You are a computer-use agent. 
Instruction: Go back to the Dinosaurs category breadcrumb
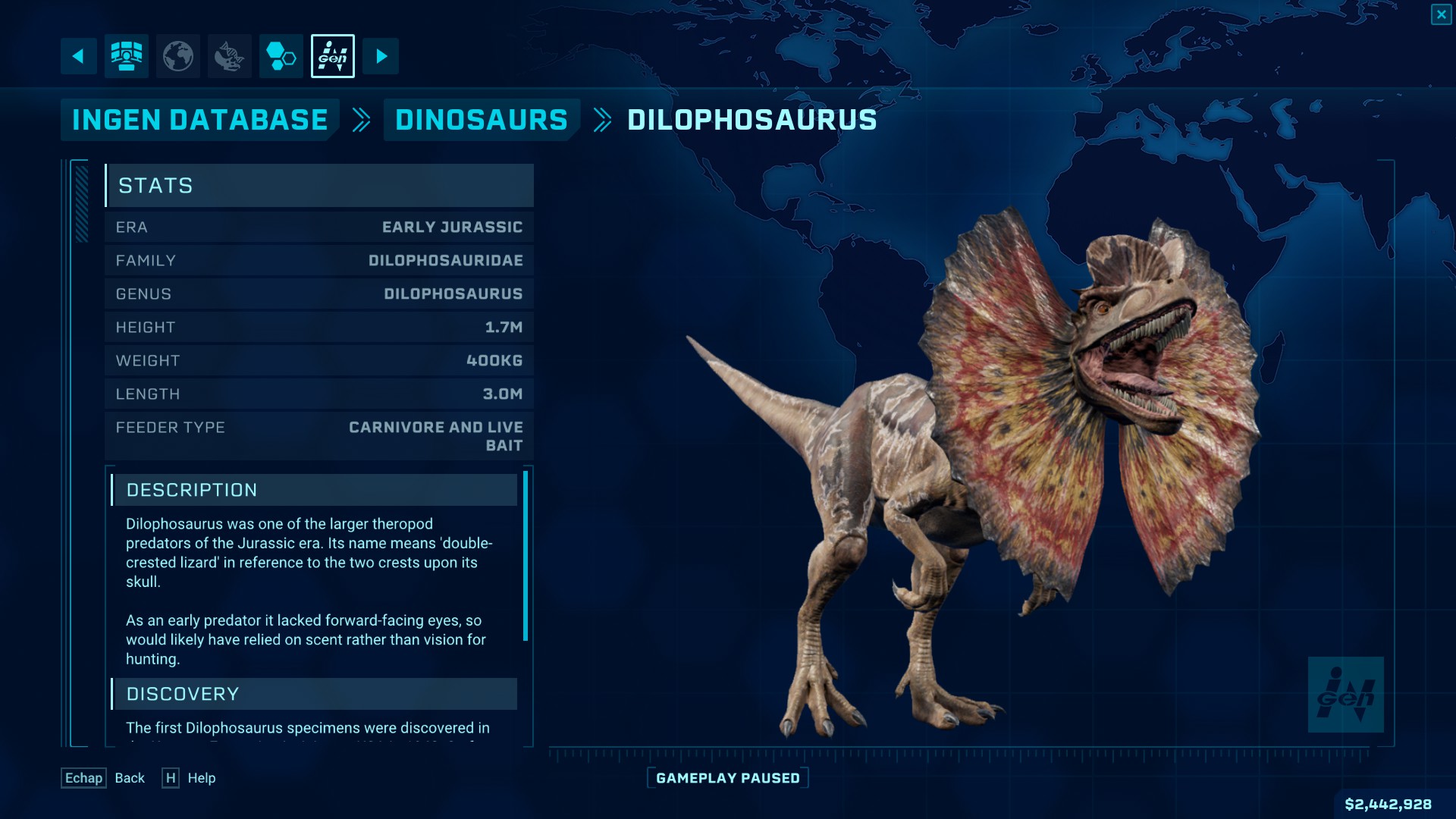(x=481, y=120)
